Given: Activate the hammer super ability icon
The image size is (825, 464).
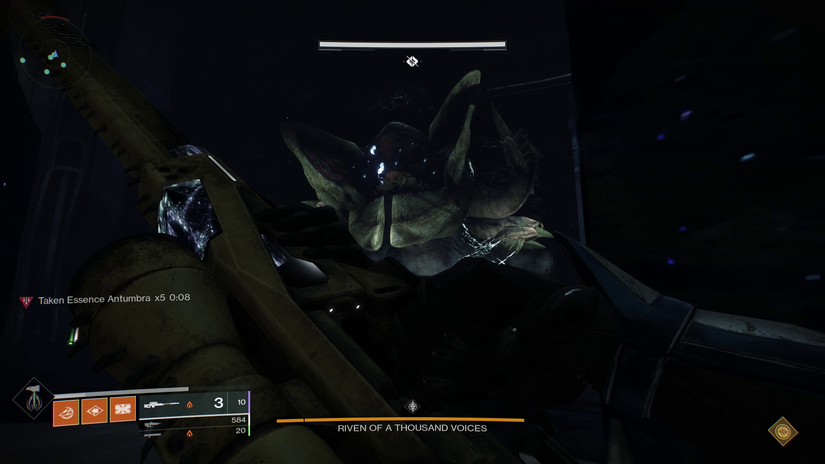Looking at the screenshot, I should click(33, 399).
